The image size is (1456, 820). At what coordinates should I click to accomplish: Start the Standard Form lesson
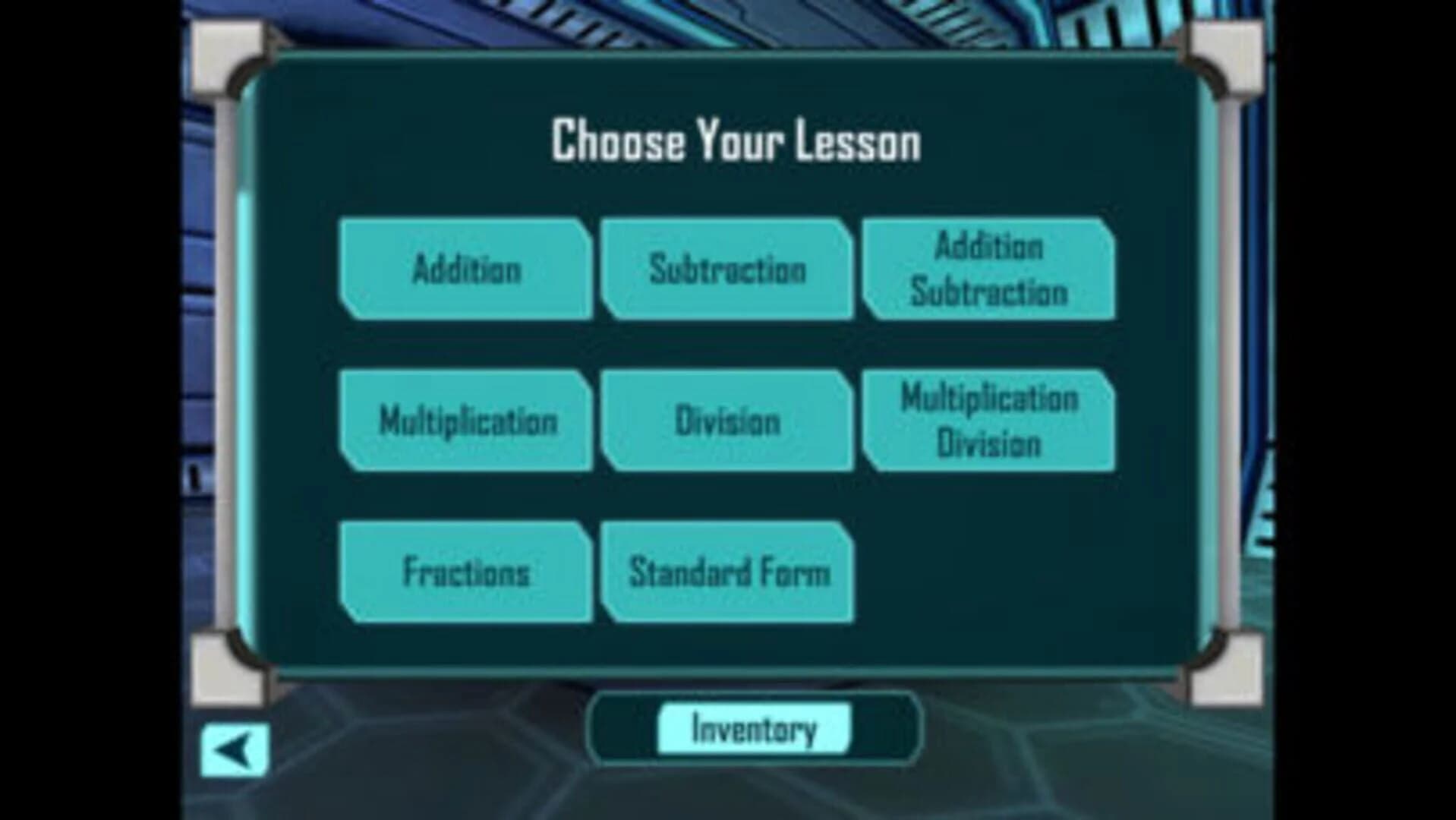726,572
